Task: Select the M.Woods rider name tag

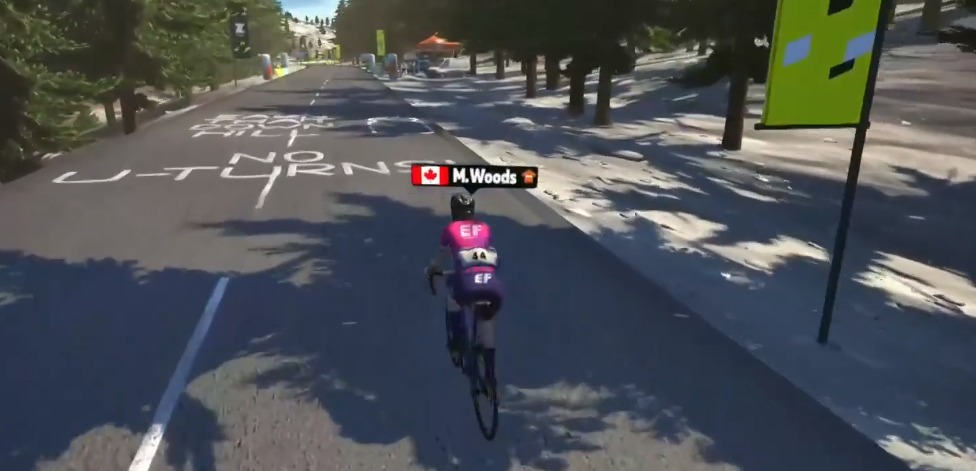Action: [x=474, y=176]
